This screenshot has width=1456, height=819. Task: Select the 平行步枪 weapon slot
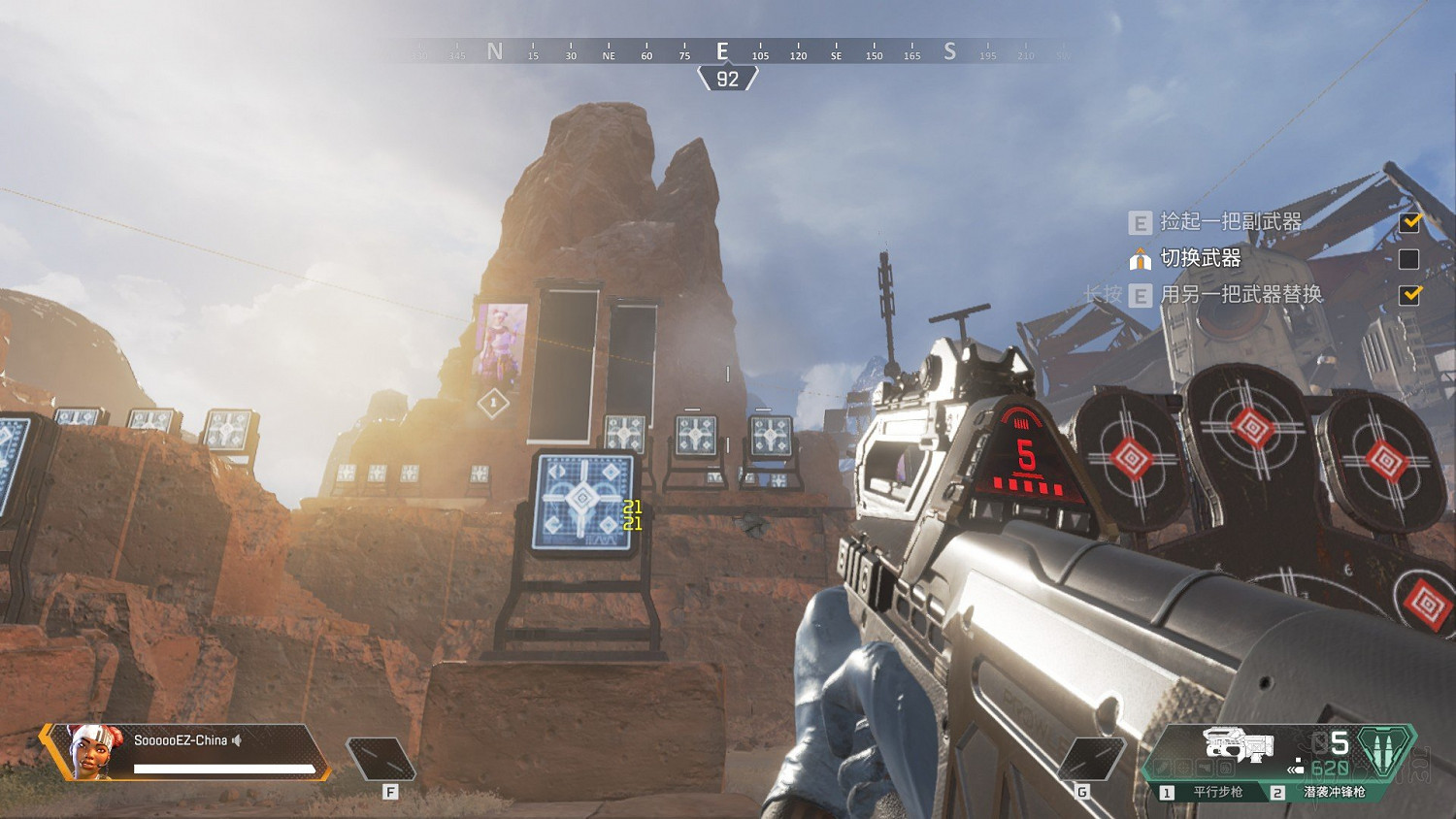tap(1216, 792)
